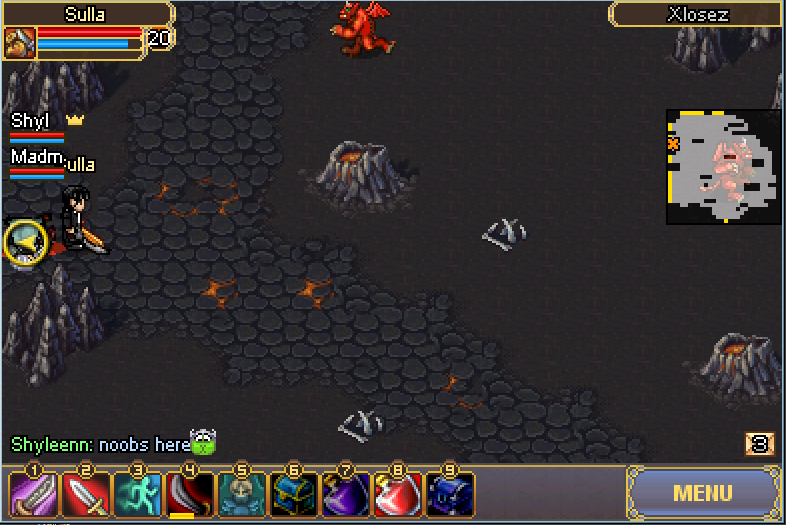Open the MENU button
Viewport: 786px width, 525px height.
(703, 493)
